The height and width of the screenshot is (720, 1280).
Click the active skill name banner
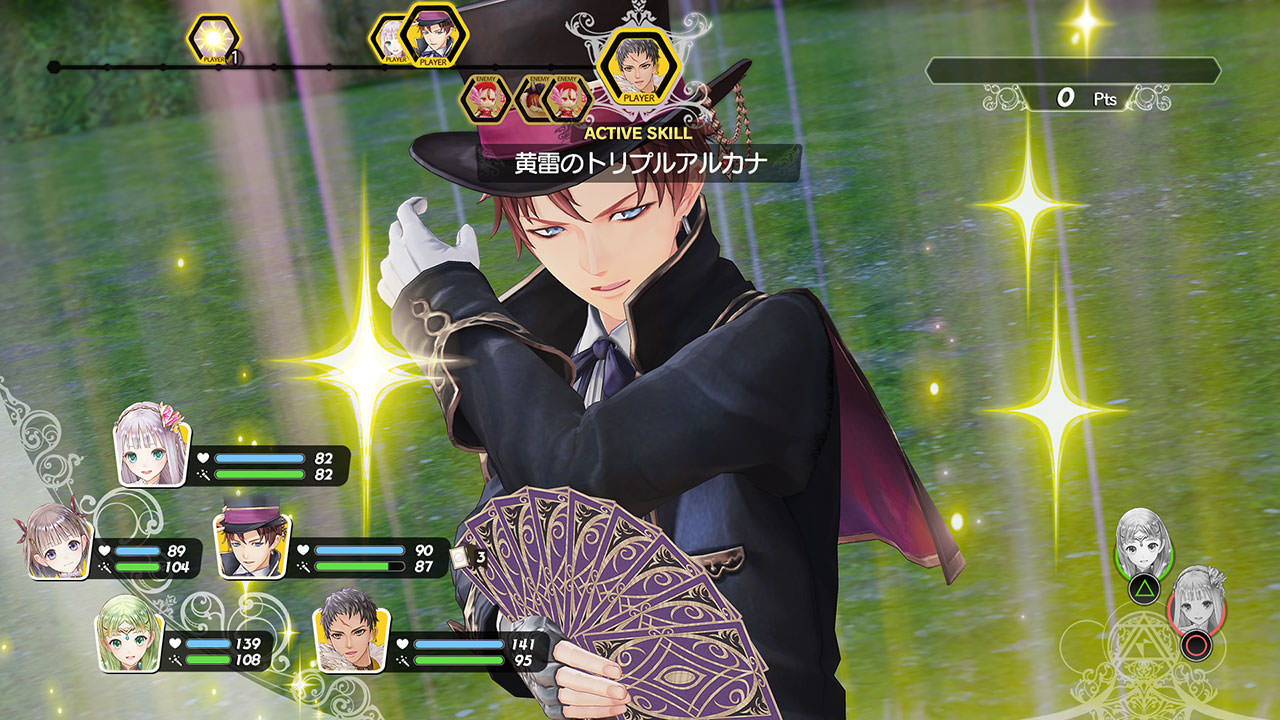[x=638, y=164]
